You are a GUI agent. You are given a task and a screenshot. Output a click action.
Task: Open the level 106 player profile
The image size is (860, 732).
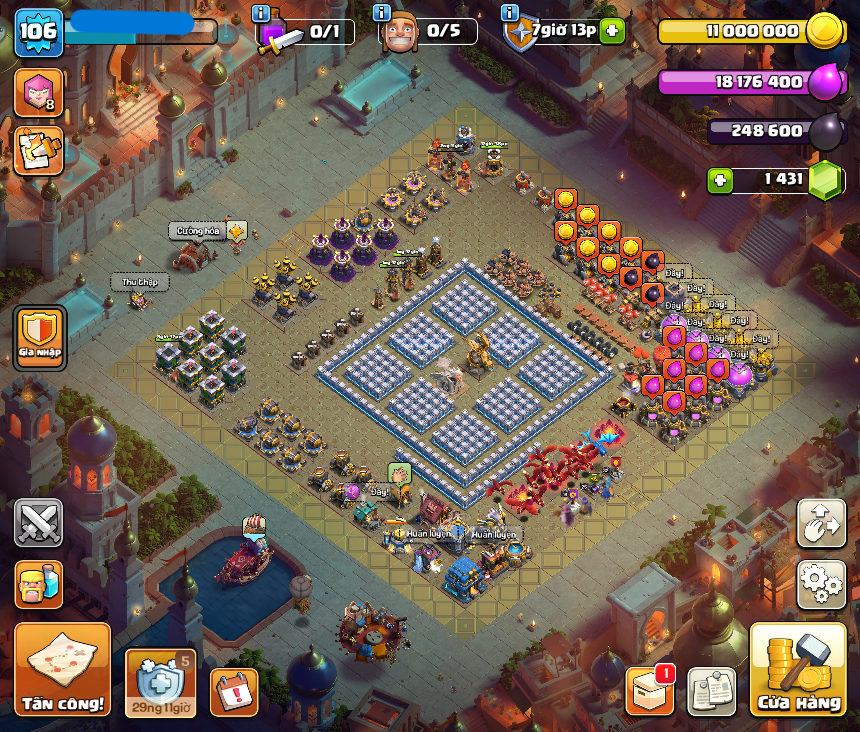coord(39,33)
